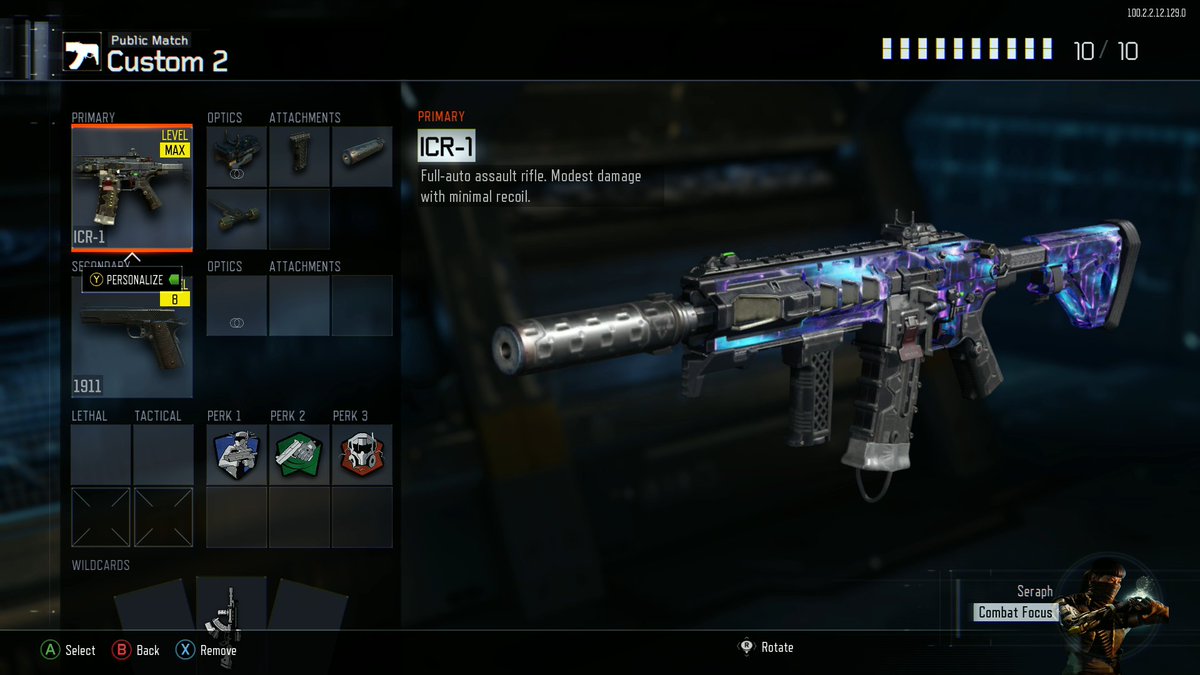Select the blue Perk 1 soldier icon

pyautogui.click(x=237, y=455)
